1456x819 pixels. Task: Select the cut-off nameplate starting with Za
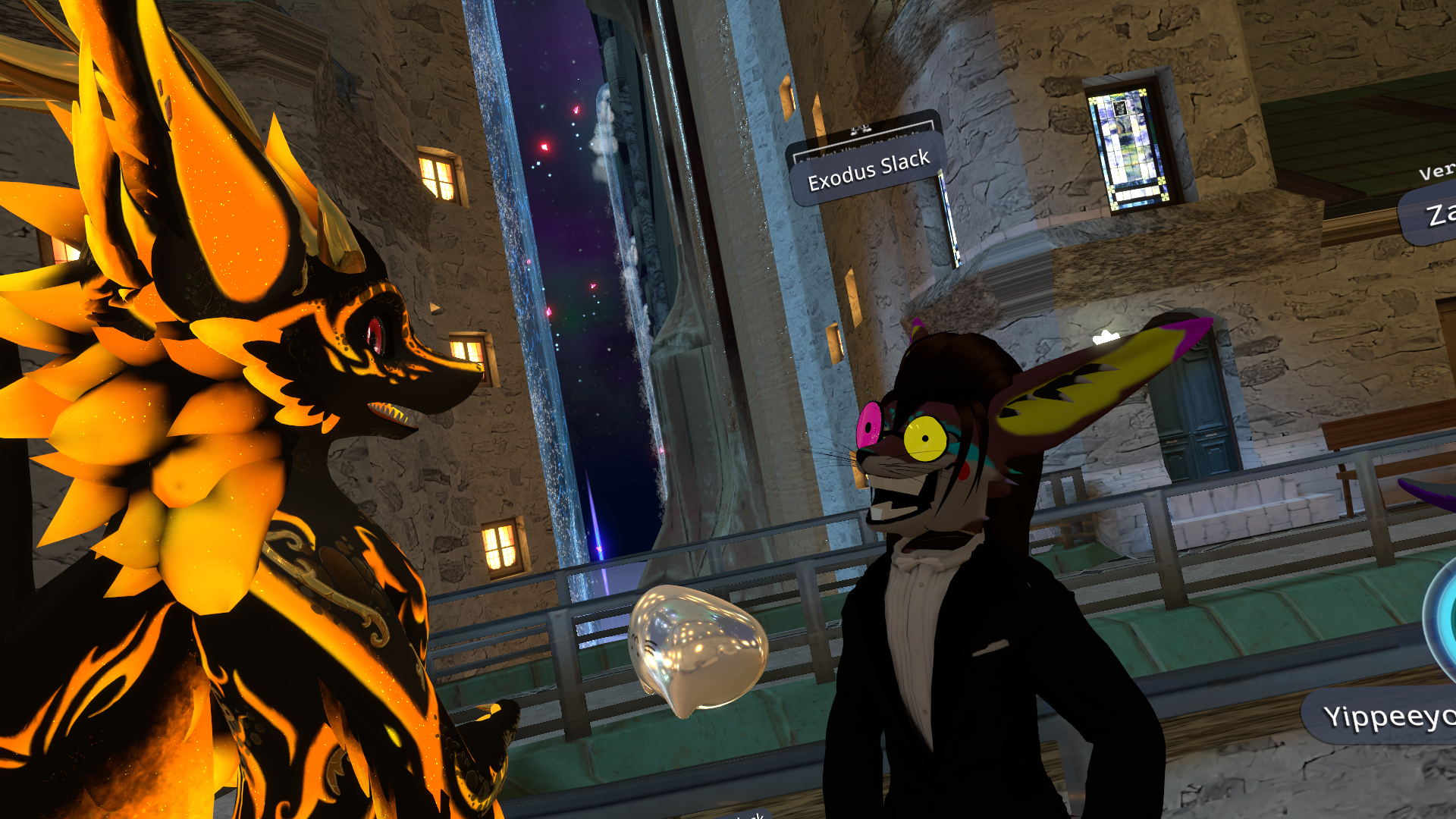(1434, 215)
